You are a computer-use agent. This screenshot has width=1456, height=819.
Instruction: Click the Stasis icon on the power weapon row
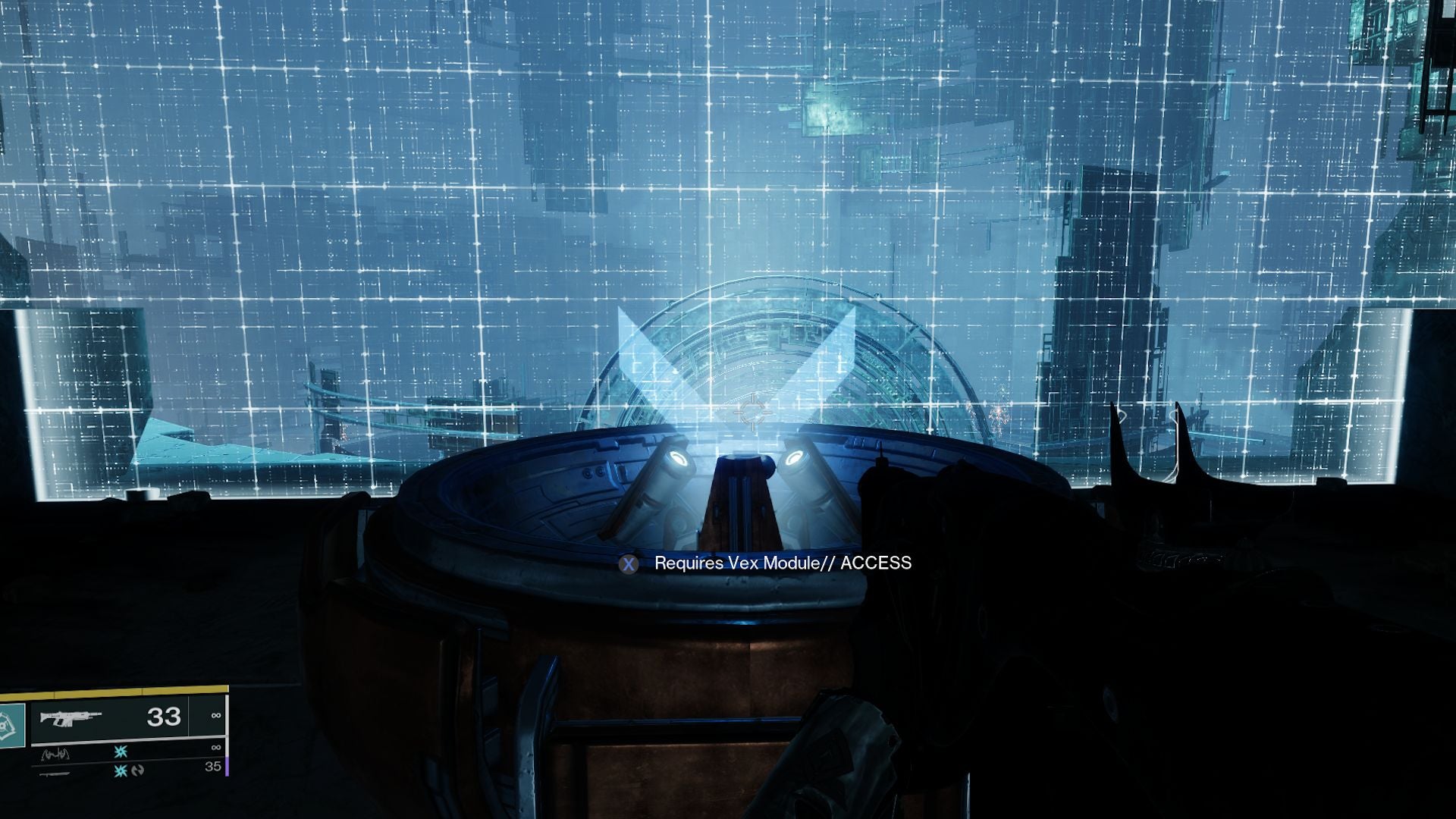[x=120, y=772]
